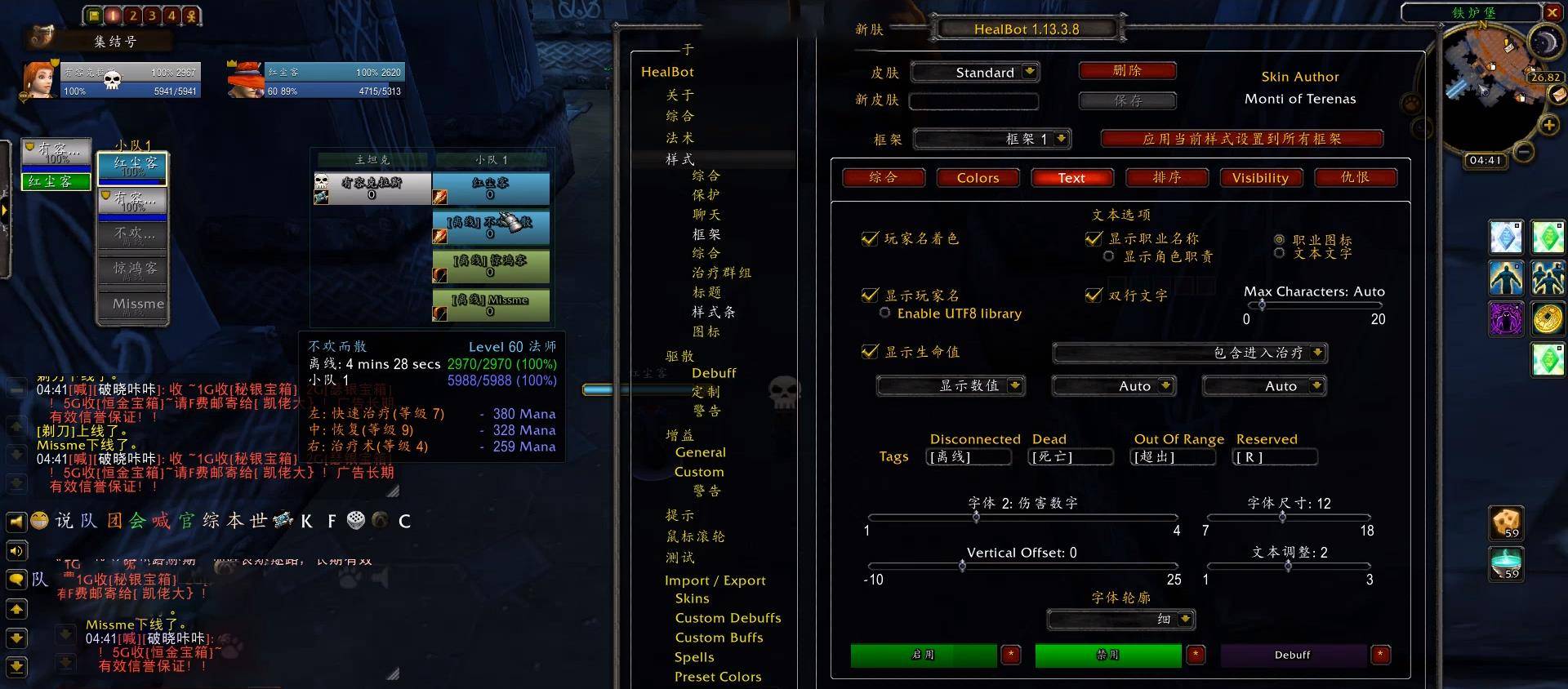Image resolution: width=1568 pixels, height=689 pixels.
Task: Click the dice icon on the chat bar
Action: pos(356,521)
